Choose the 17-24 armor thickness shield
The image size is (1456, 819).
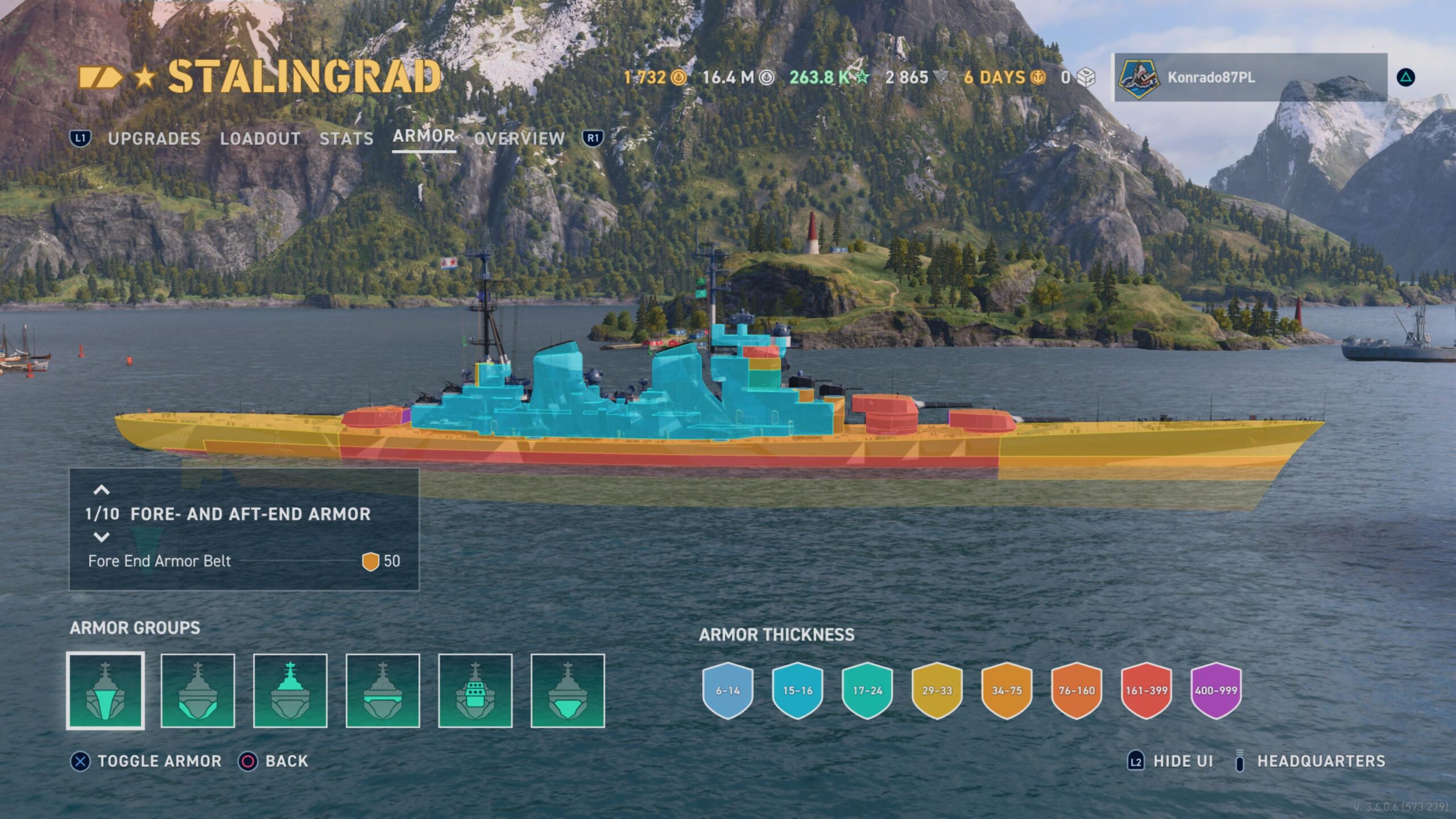[867, 690]
